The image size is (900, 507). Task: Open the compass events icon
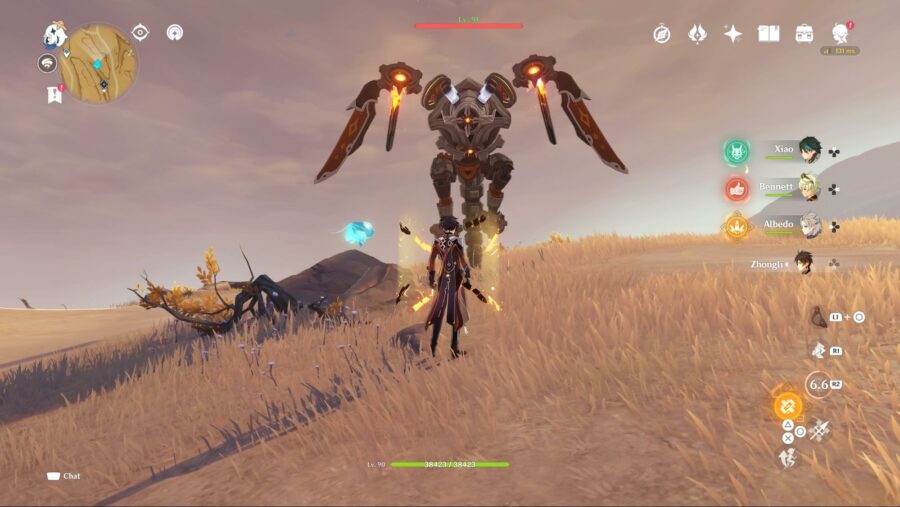point(662,34)
